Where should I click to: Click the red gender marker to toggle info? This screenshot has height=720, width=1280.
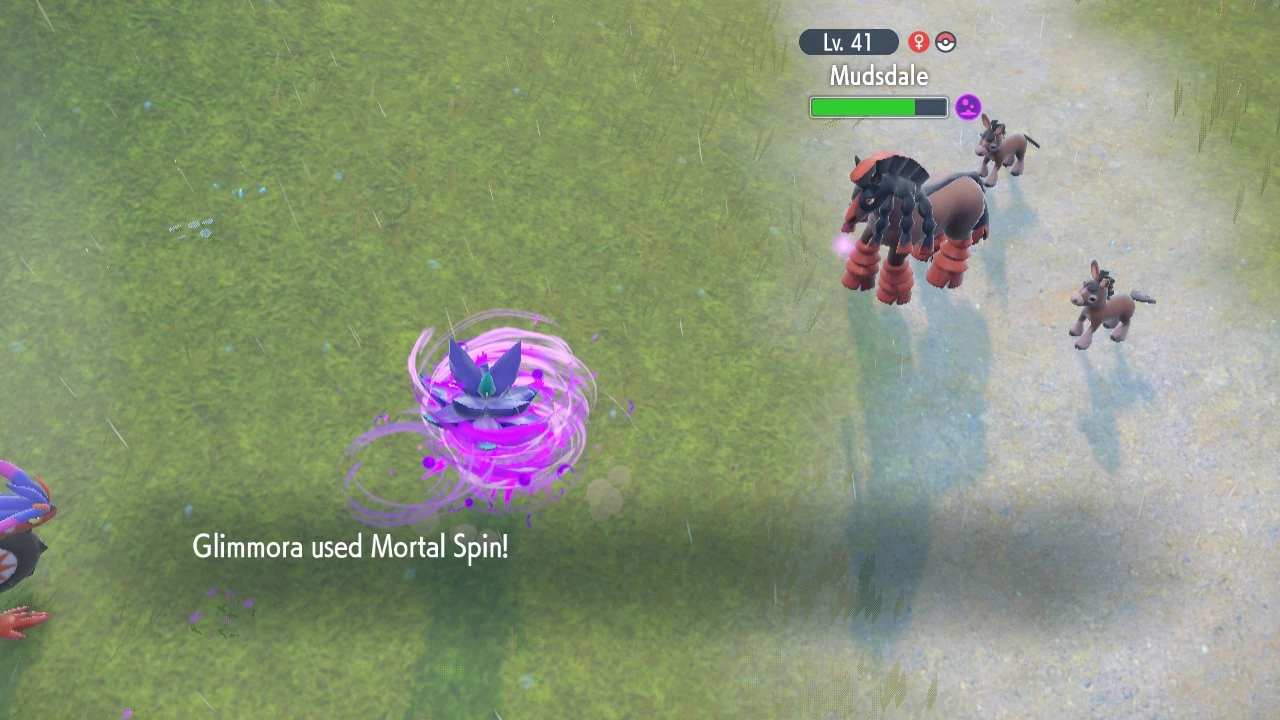[918, 42]
